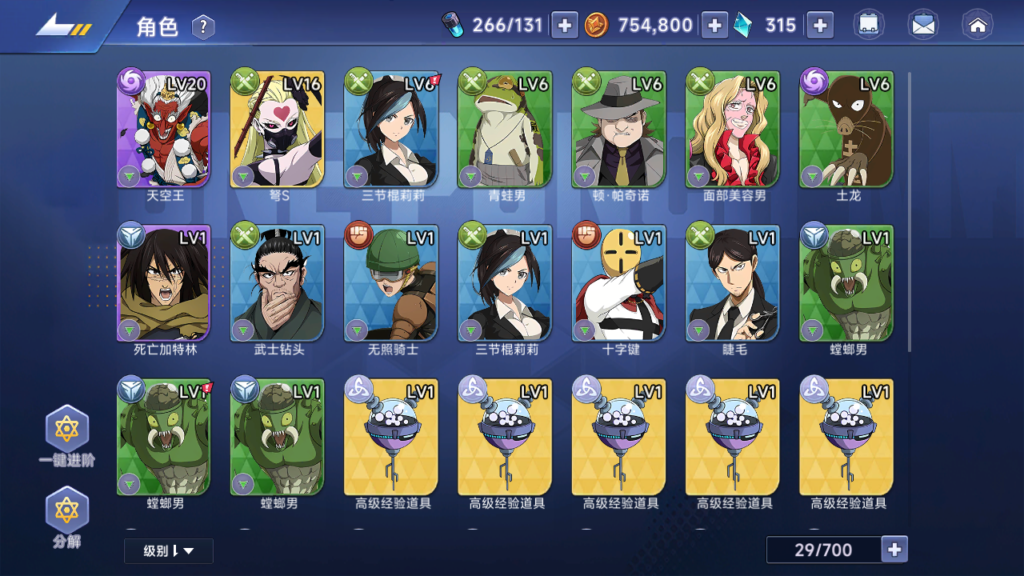Return to the home screen
The image size is (1024, 576).
click(x=976, y=26)
